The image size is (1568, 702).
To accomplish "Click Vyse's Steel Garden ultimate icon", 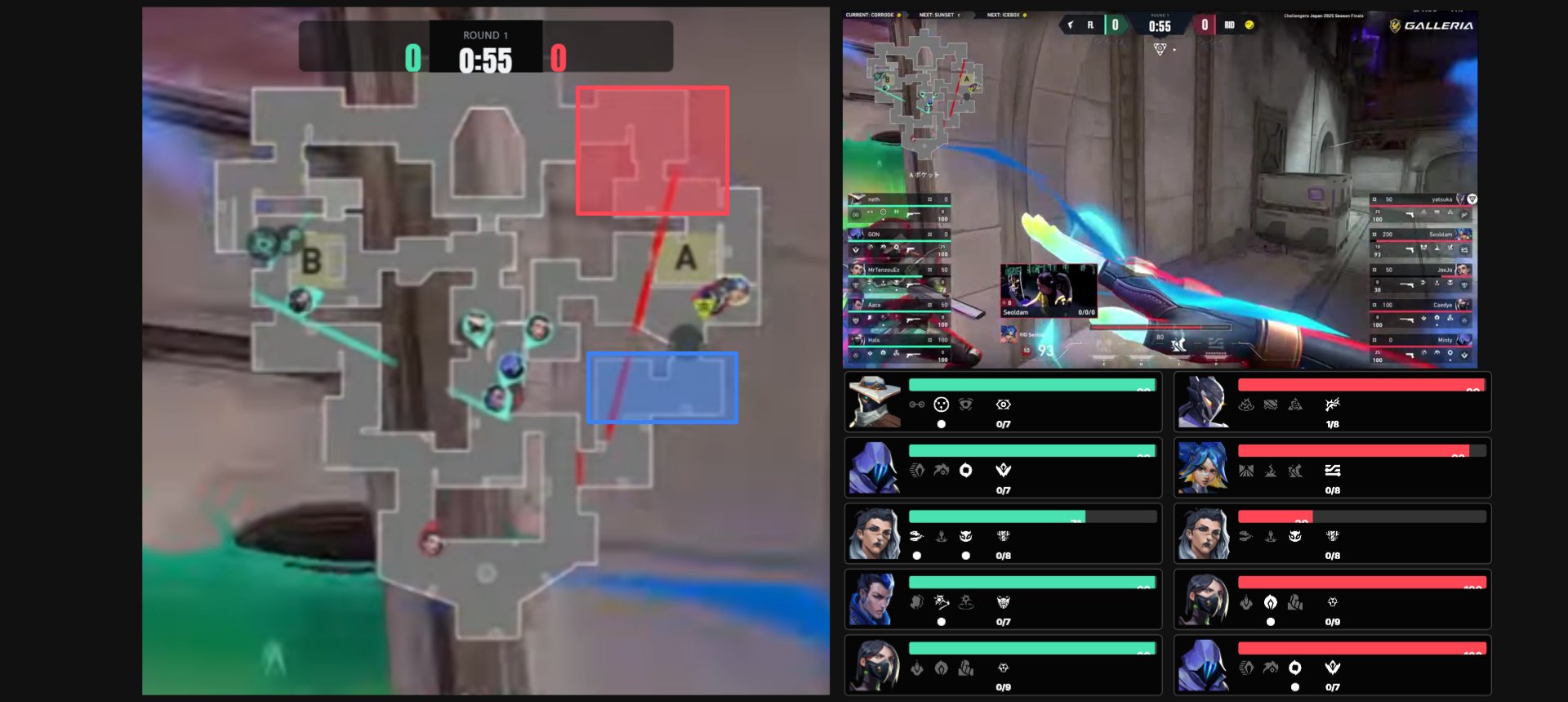I will [x=1333, y=404].
